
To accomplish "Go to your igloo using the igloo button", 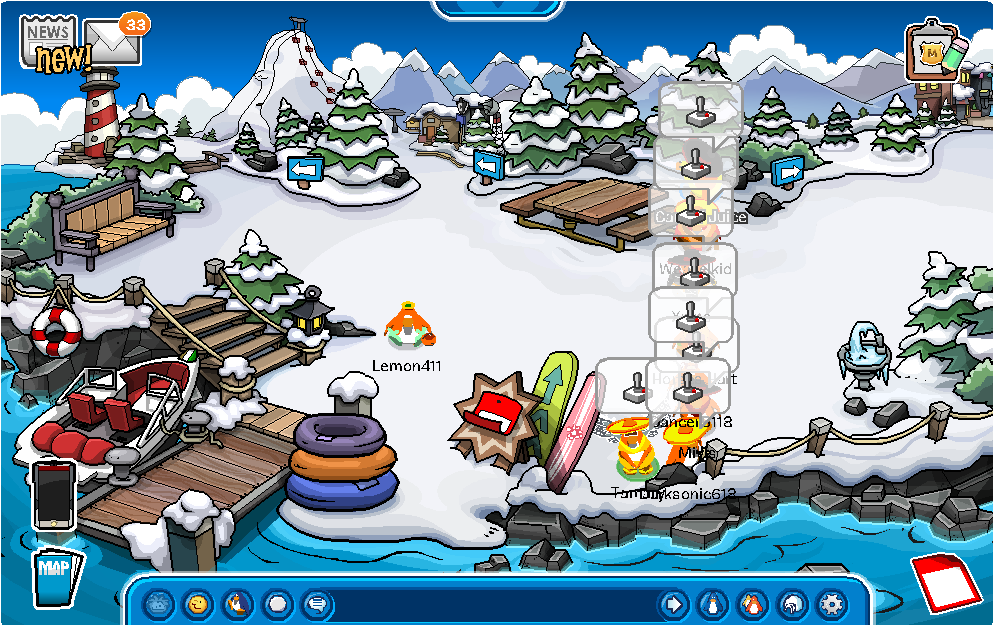I will tap(792, 604).
